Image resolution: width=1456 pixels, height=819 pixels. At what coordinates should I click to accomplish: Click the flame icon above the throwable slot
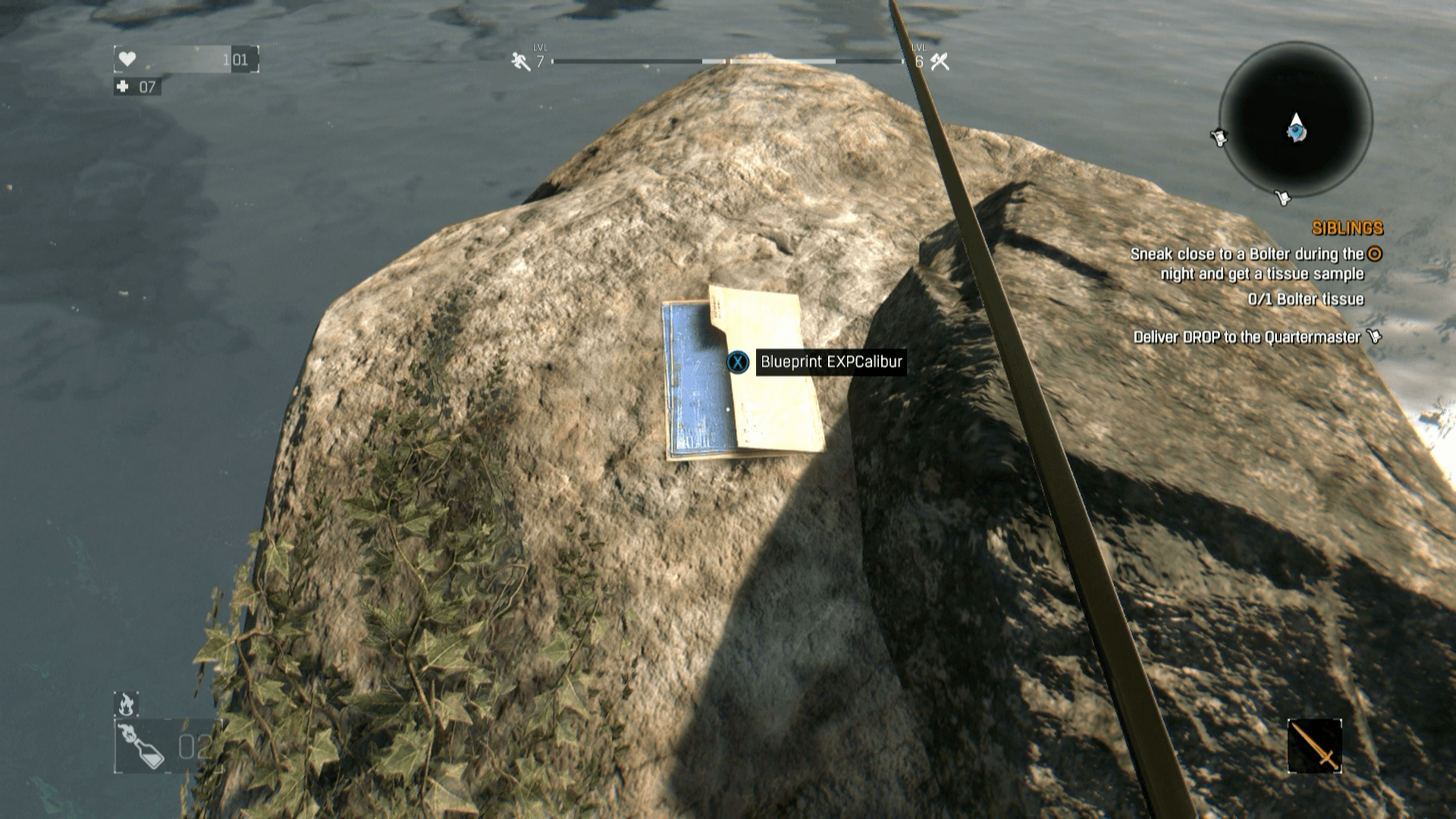tap(126, 703)
